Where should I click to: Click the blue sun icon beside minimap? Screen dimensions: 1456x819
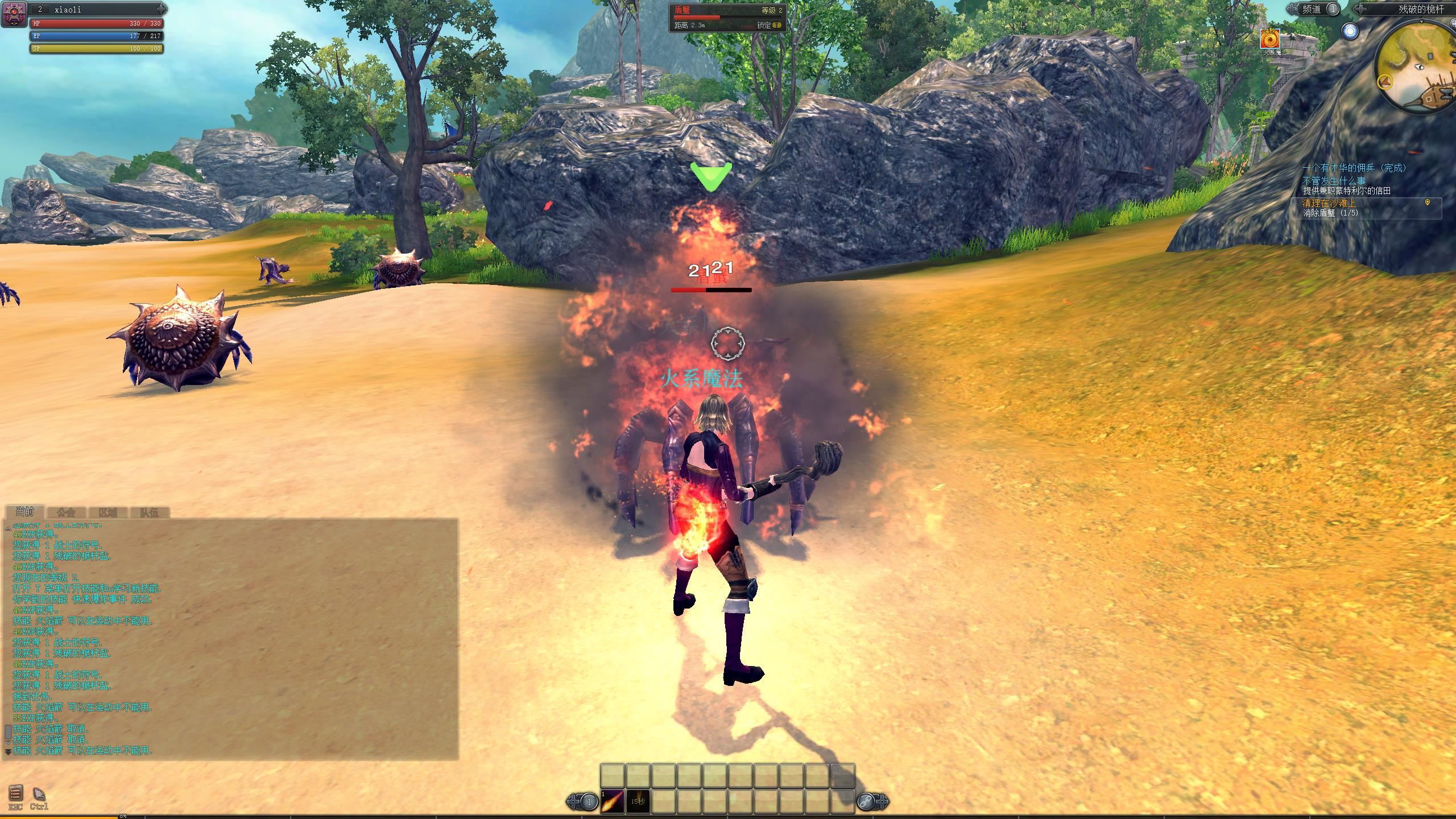click(1350, 31)
